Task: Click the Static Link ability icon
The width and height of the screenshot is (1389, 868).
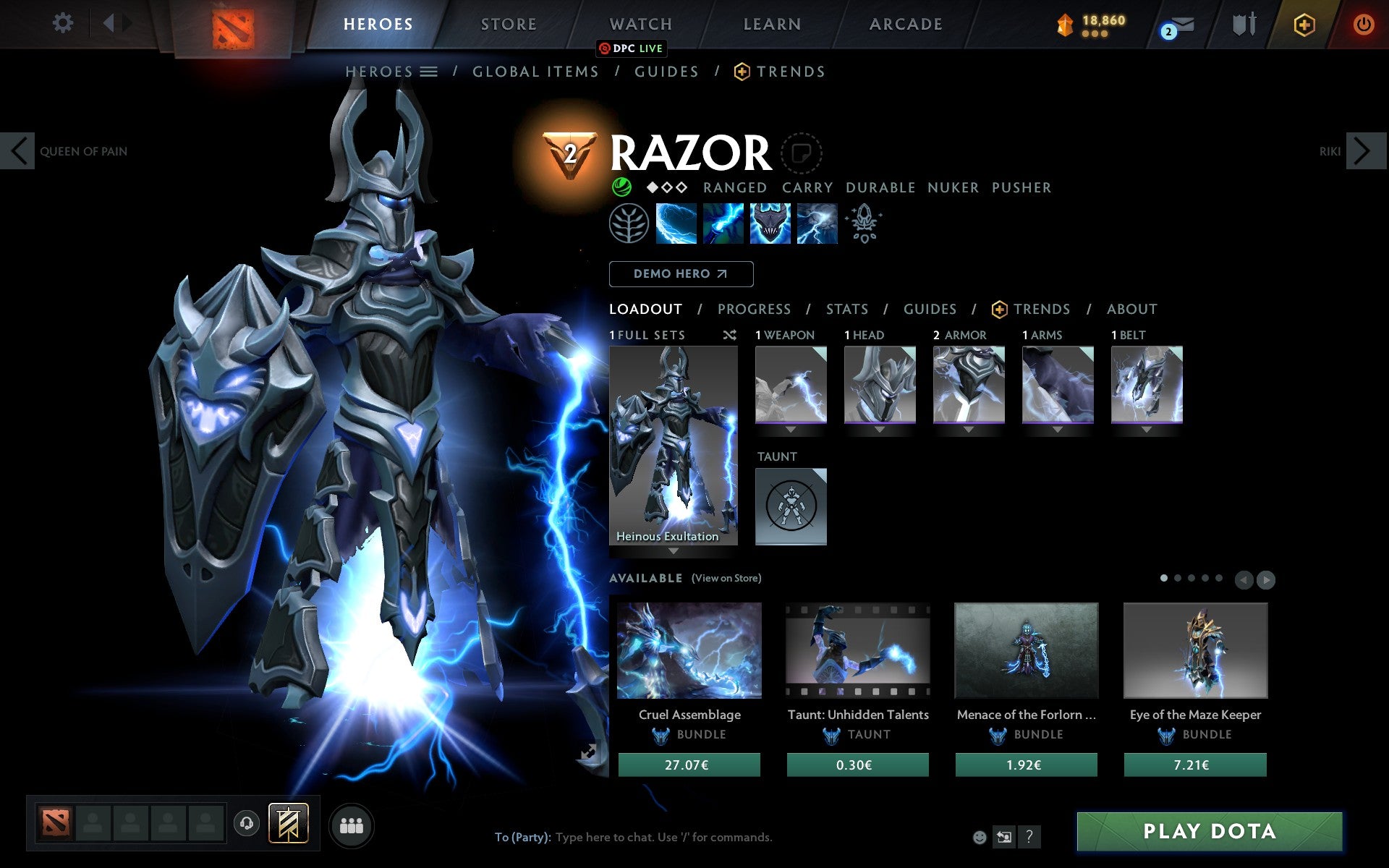Action: point(723,224)
